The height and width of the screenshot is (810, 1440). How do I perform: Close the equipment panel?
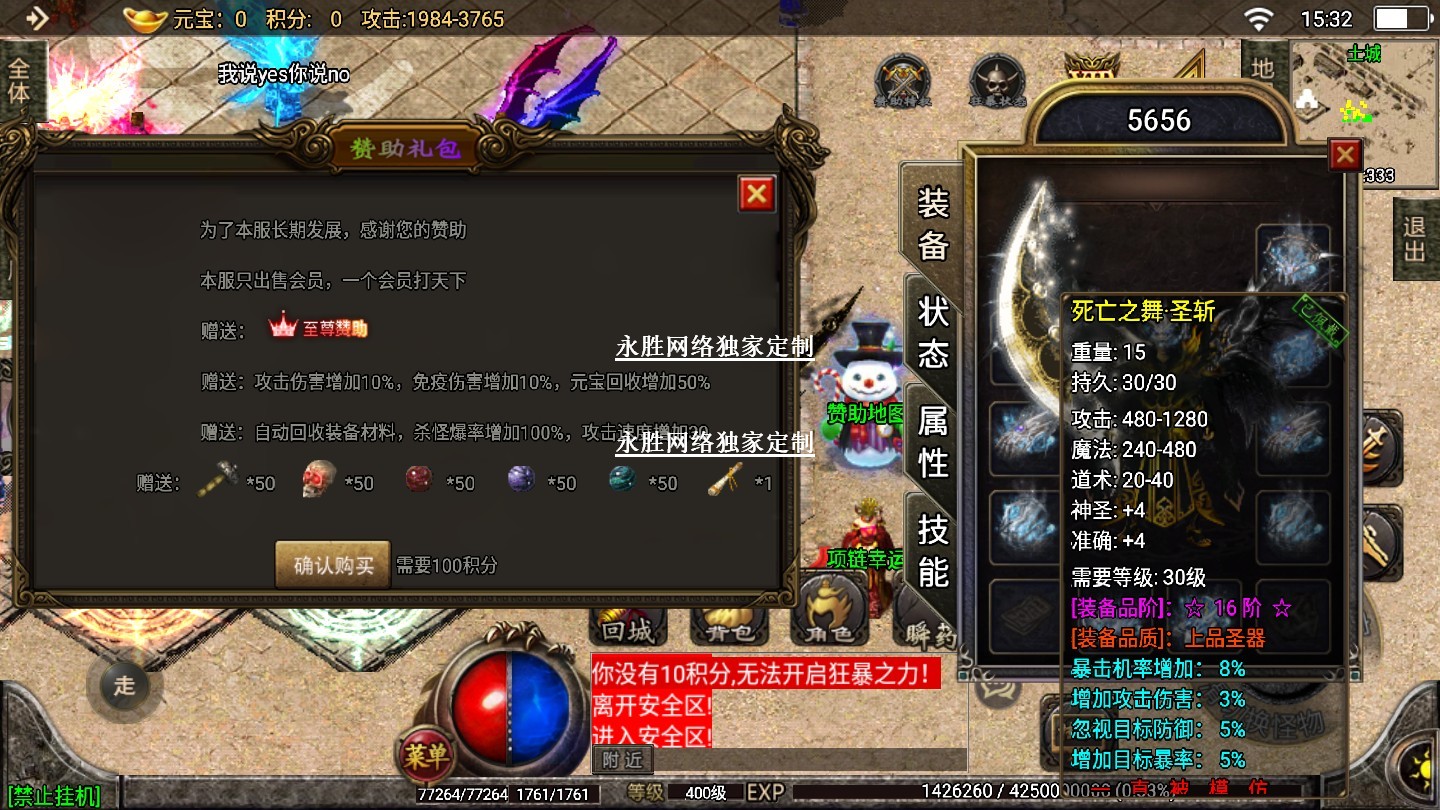pyautogui.click(x=1345, y=155)
